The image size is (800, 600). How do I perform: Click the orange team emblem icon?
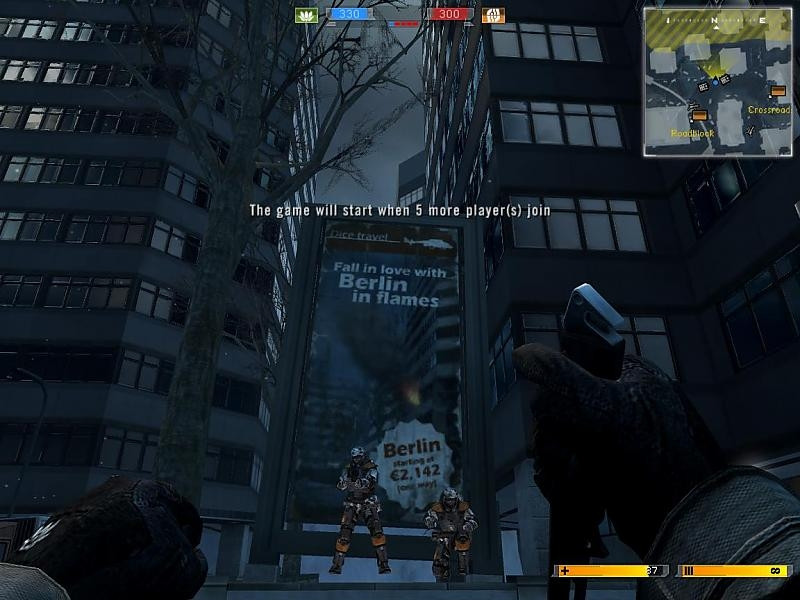coord(493,15)
